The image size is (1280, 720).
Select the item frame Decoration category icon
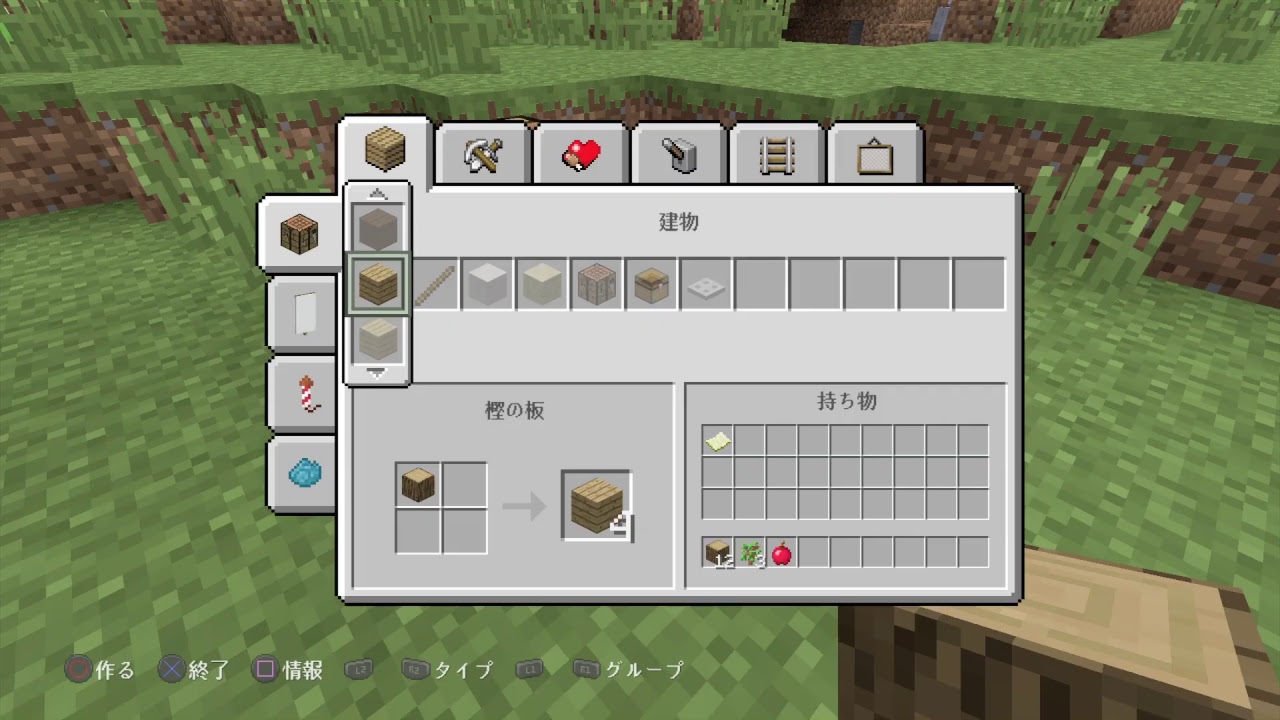872,152
